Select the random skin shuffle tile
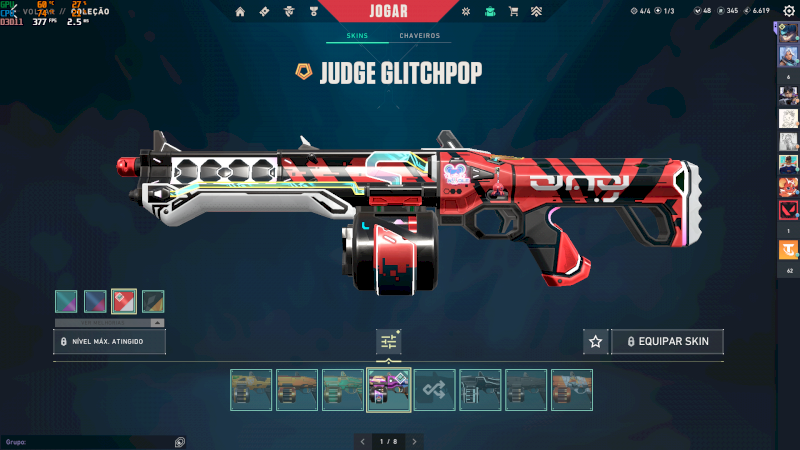Viewport: 800px width, 450px height. click(435, 390)
